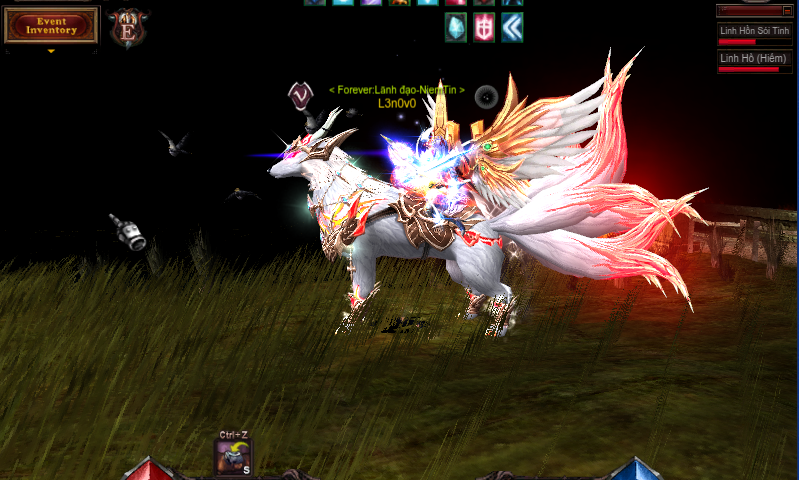Open the Event Inventory button
This screenshot has width=799, height=480.
coord(51,25)
